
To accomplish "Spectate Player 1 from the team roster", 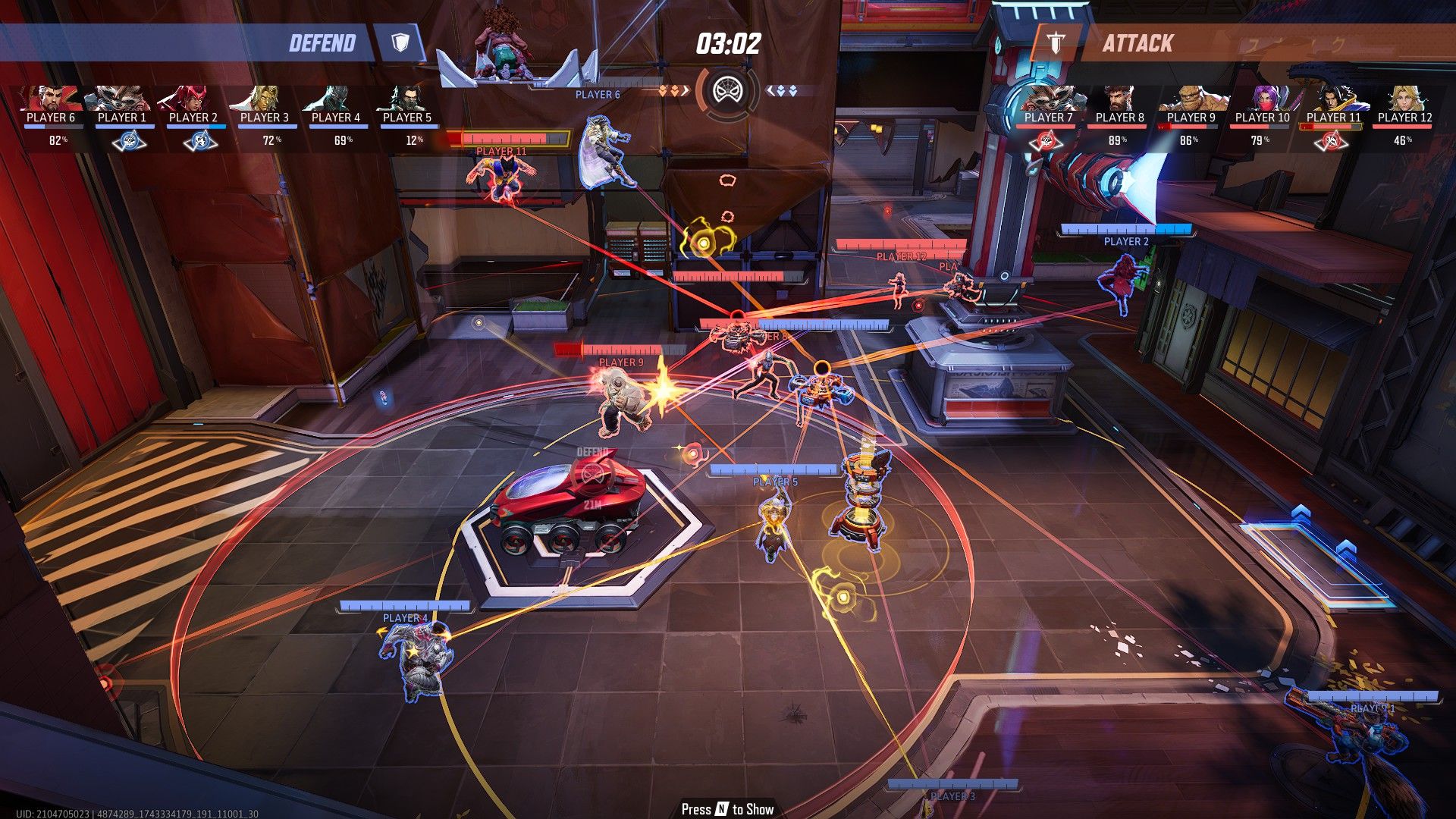I will pyautogui.click(x=122, y=99).
